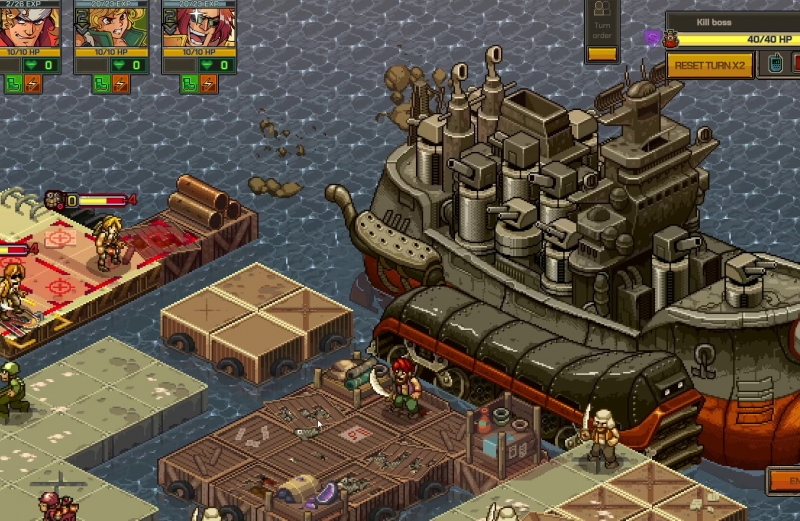800x521 pixels.
Task: Click the bandana character's orange lightning icon
Action: coord(35,84)
